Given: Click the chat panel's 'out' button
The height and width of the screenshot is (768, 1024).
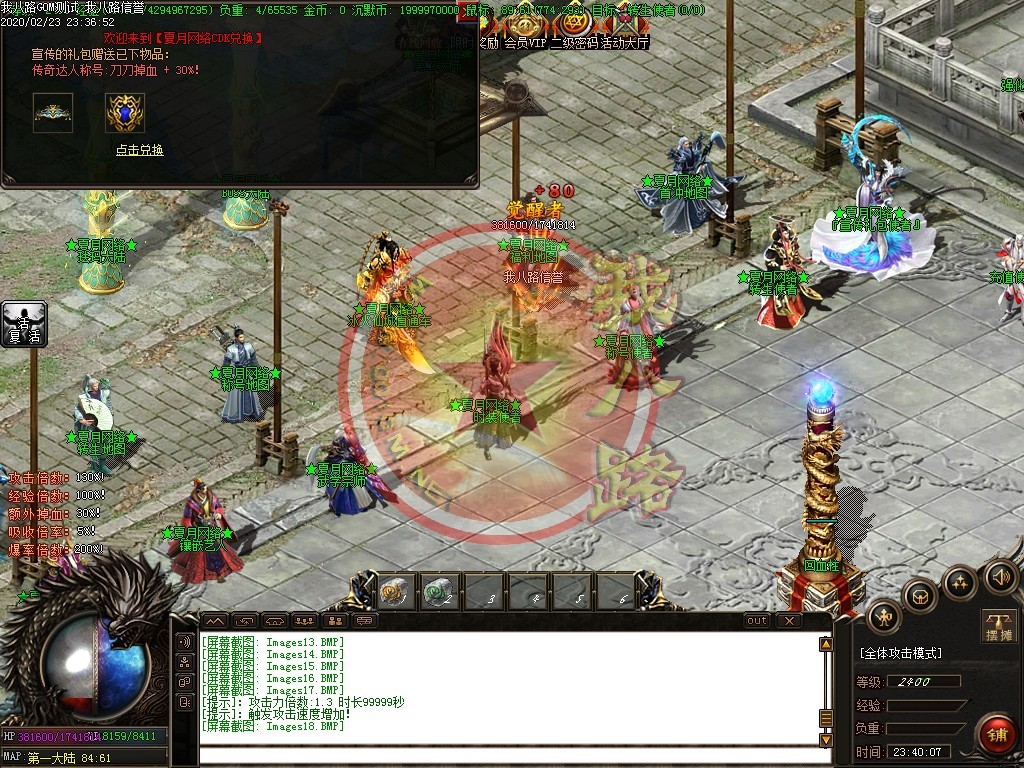Looking at the screenshot, I should click(758, 621).
